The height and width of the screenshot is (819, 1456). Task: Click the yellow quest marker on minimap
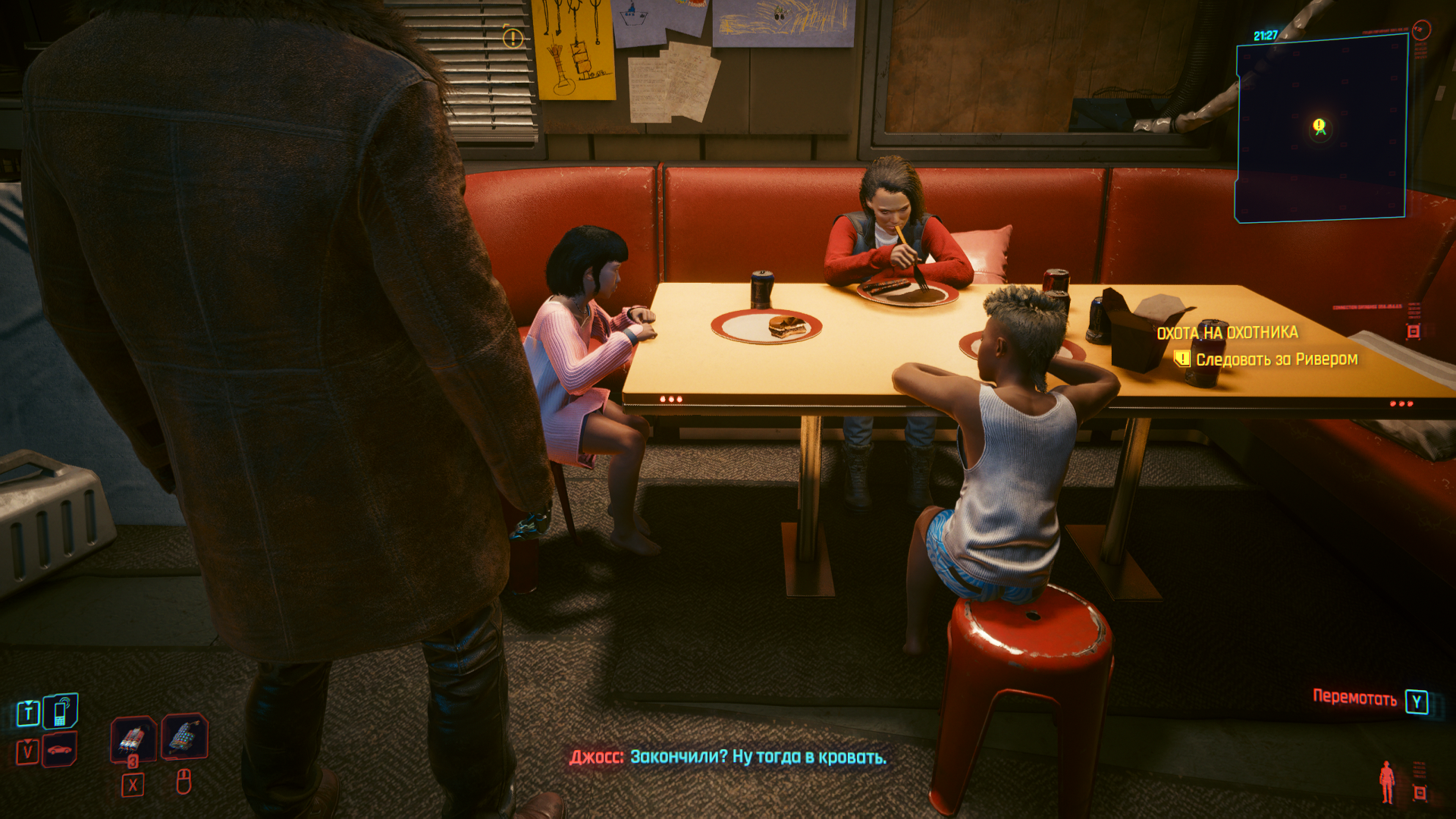pyautogui.click(x=1319, y=126)
